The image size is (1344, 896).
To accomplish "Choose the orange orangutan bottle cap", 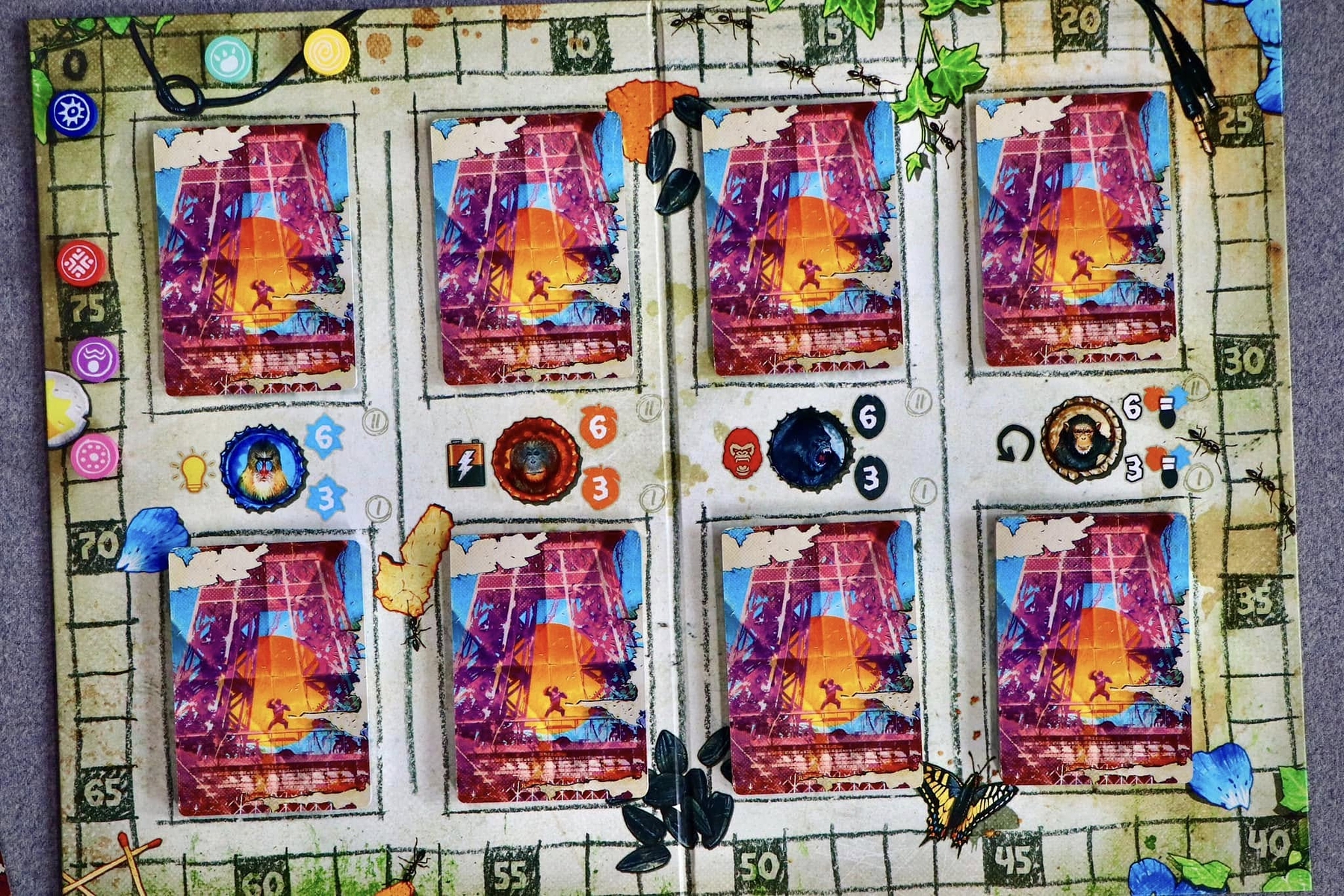I will coord(536,459).
